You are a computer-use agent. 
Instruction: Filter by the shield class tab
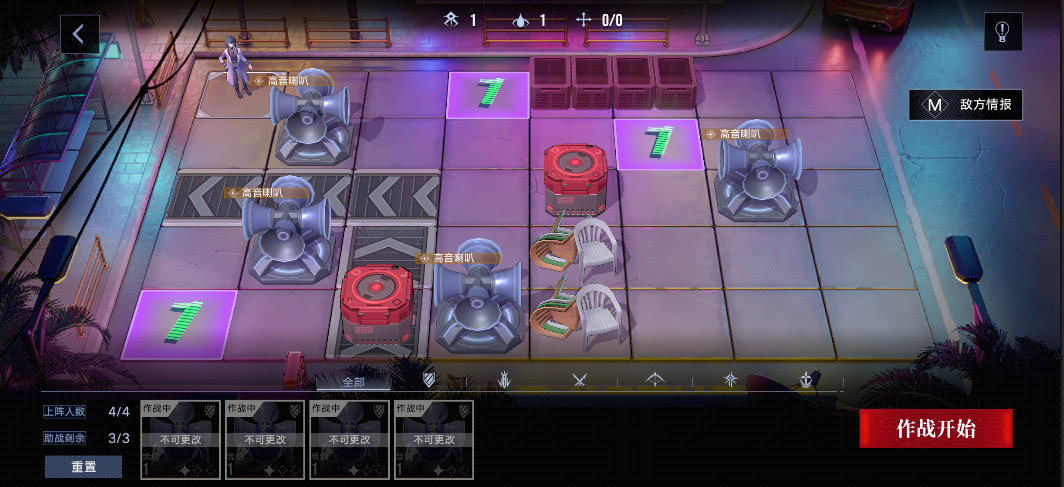(429, 380)
